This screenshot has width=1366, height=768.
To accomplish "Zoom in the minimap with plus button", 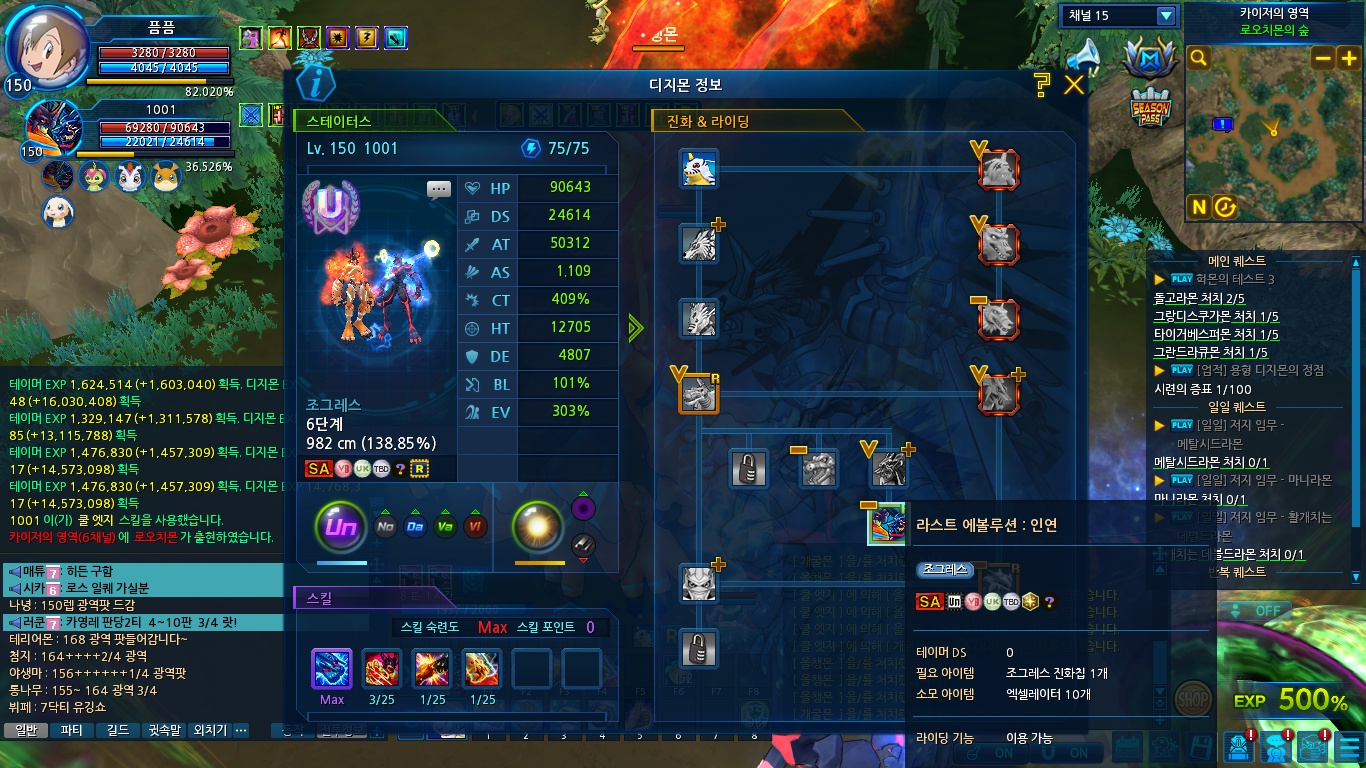I will point(1347,58).
